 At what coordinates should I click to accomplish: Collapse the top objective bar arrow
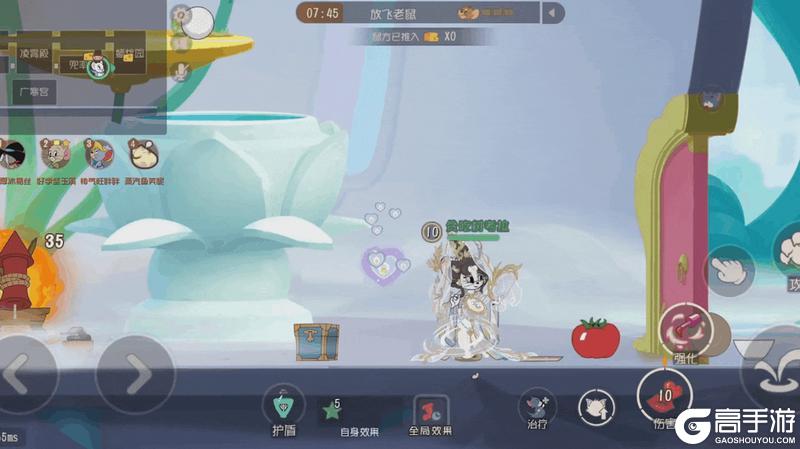pos(553,13)
